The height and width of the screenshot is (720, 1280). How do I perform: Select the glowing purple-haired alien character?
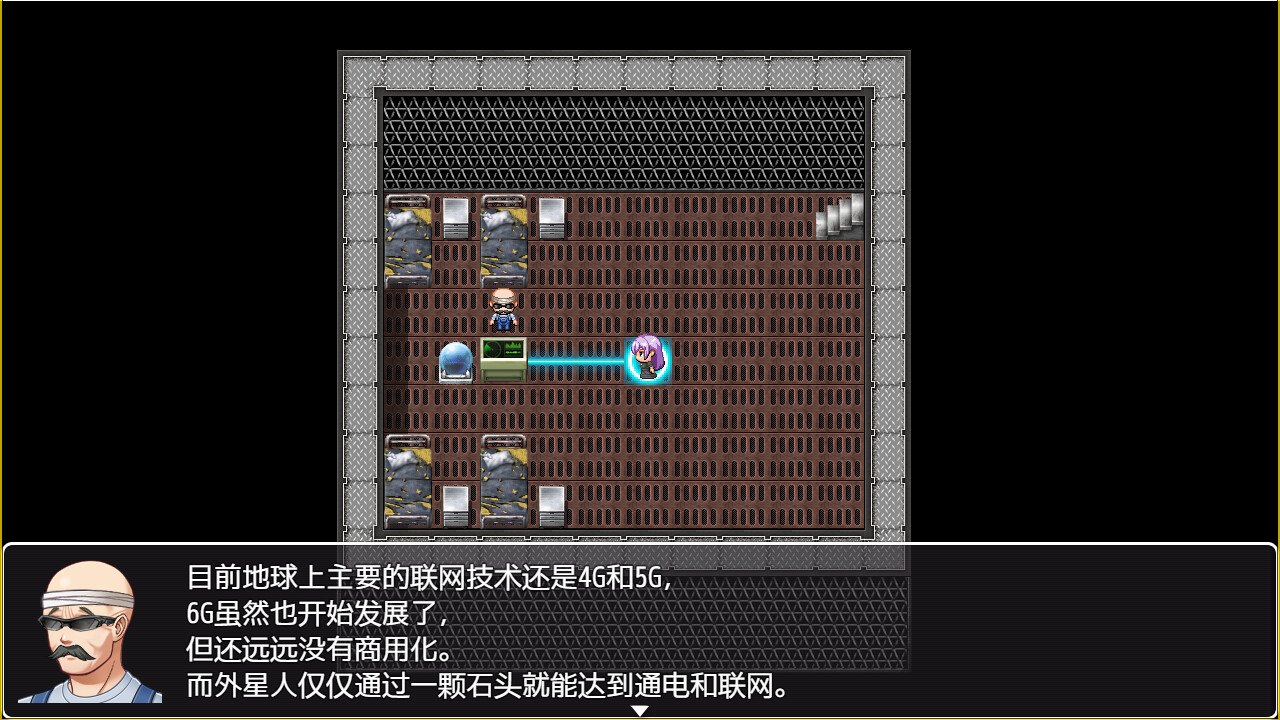[649, 358]
